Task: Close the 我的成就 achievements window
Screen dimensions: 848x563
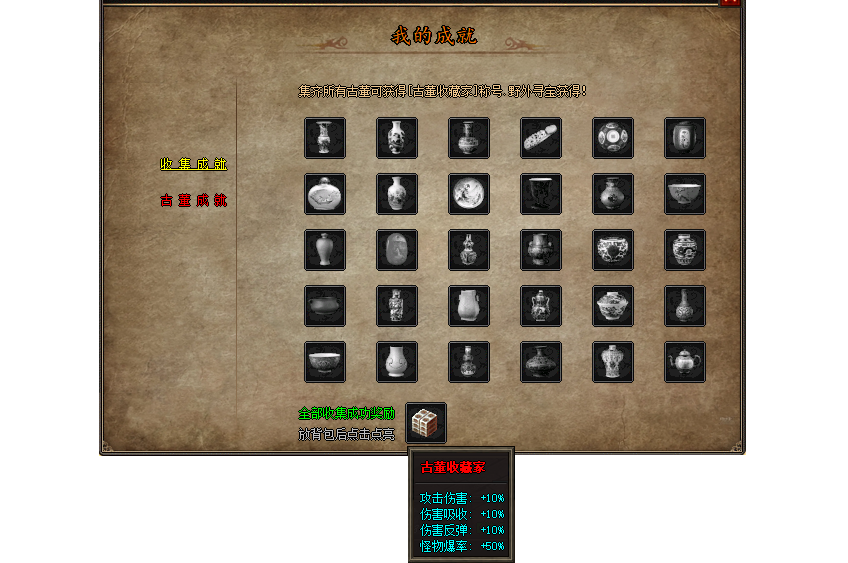Action: 730,2
